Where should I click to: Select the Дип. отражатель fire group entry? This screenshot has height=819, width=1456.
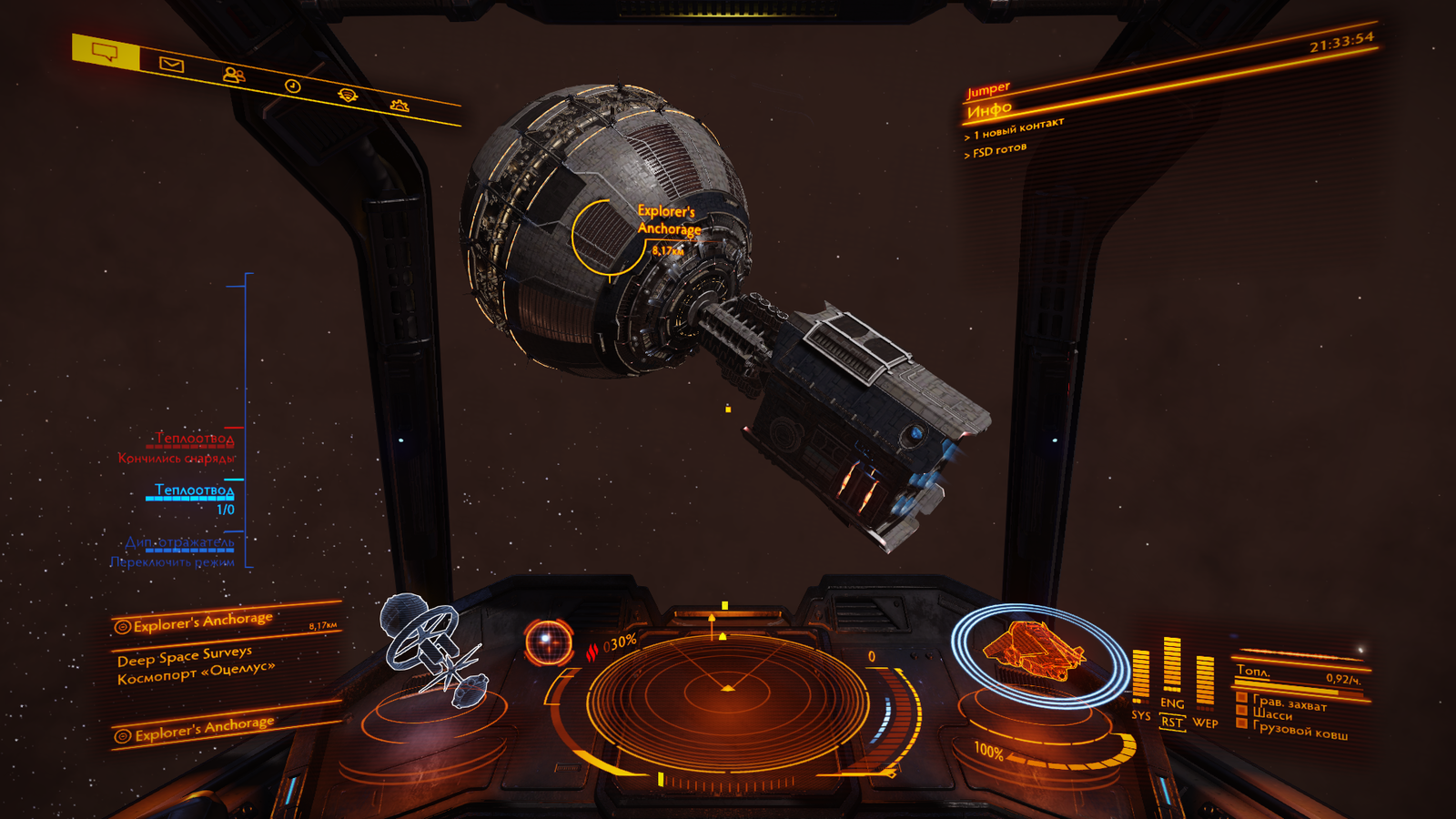click(x=179, y=543)
